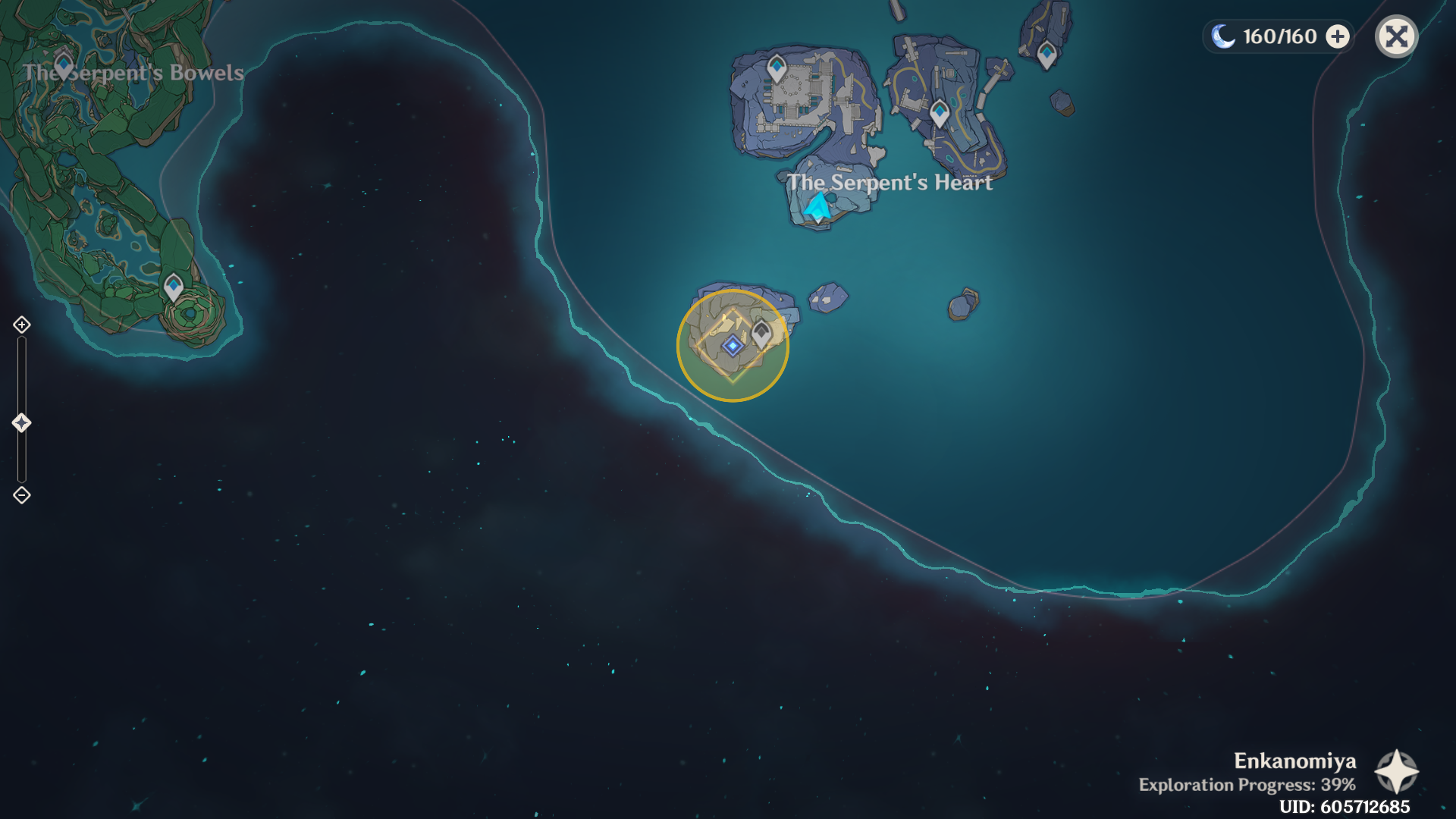Select the zoom-in diamond above the zoom slider
Viewport: 1456px width, 819px height.
click(20, 326)
